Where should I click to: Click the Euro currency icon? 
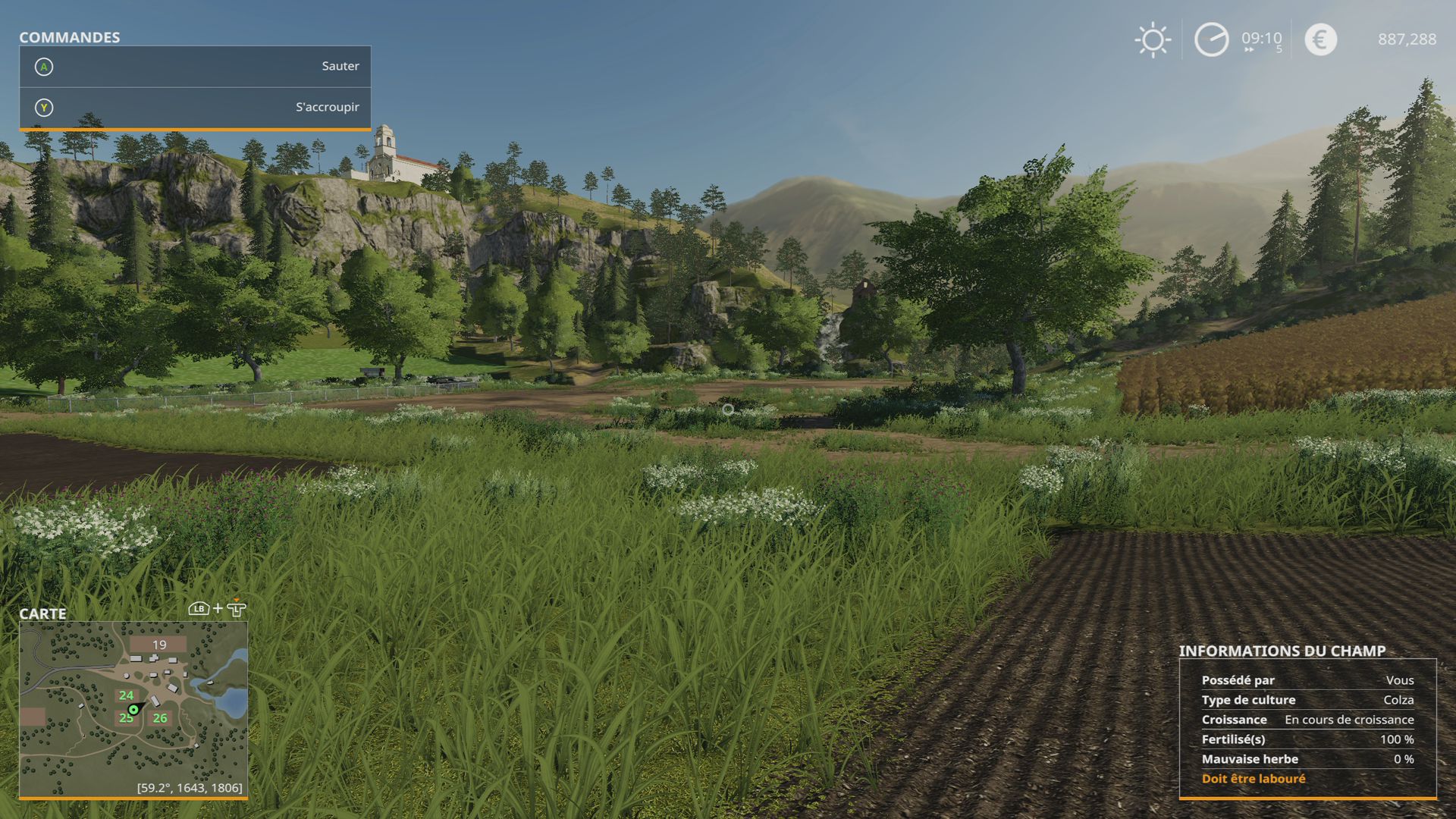pos(1319,39)
